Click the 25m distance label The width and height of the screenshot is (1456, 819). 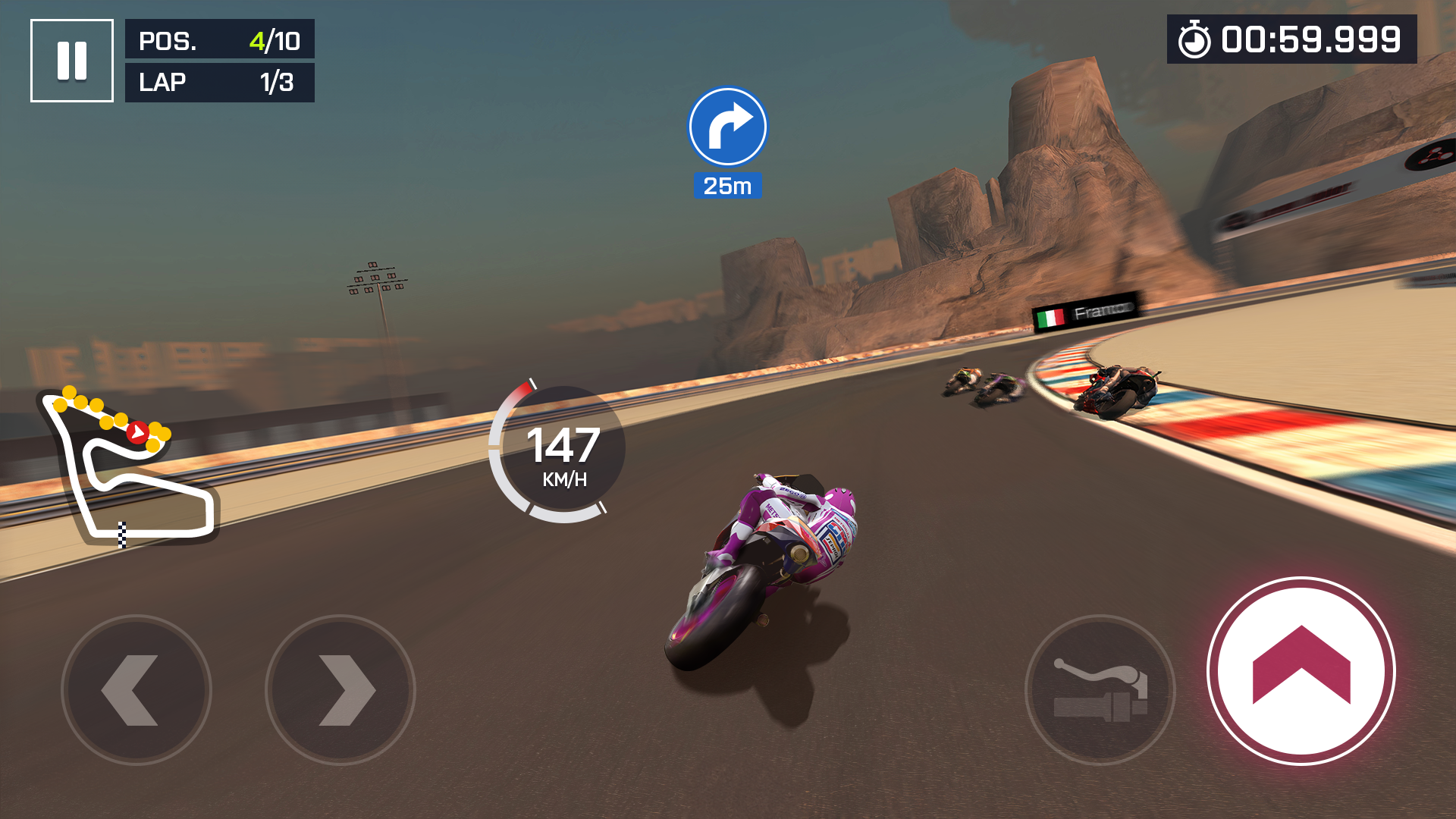point(726,184)
